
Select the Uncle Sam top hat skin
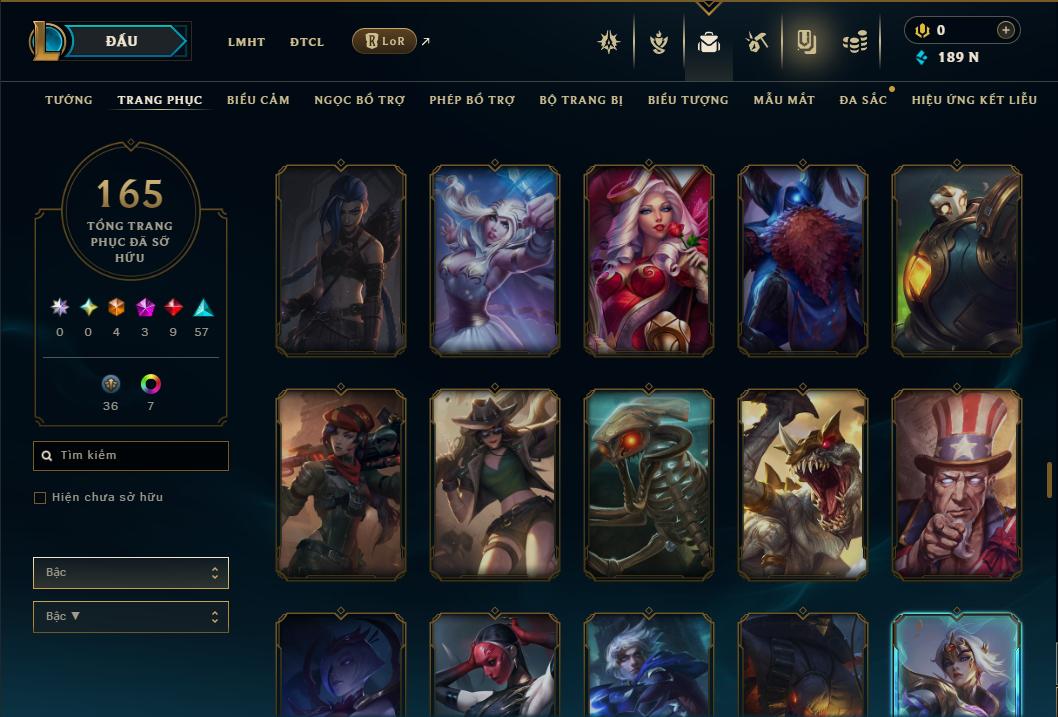click(957, 484)
